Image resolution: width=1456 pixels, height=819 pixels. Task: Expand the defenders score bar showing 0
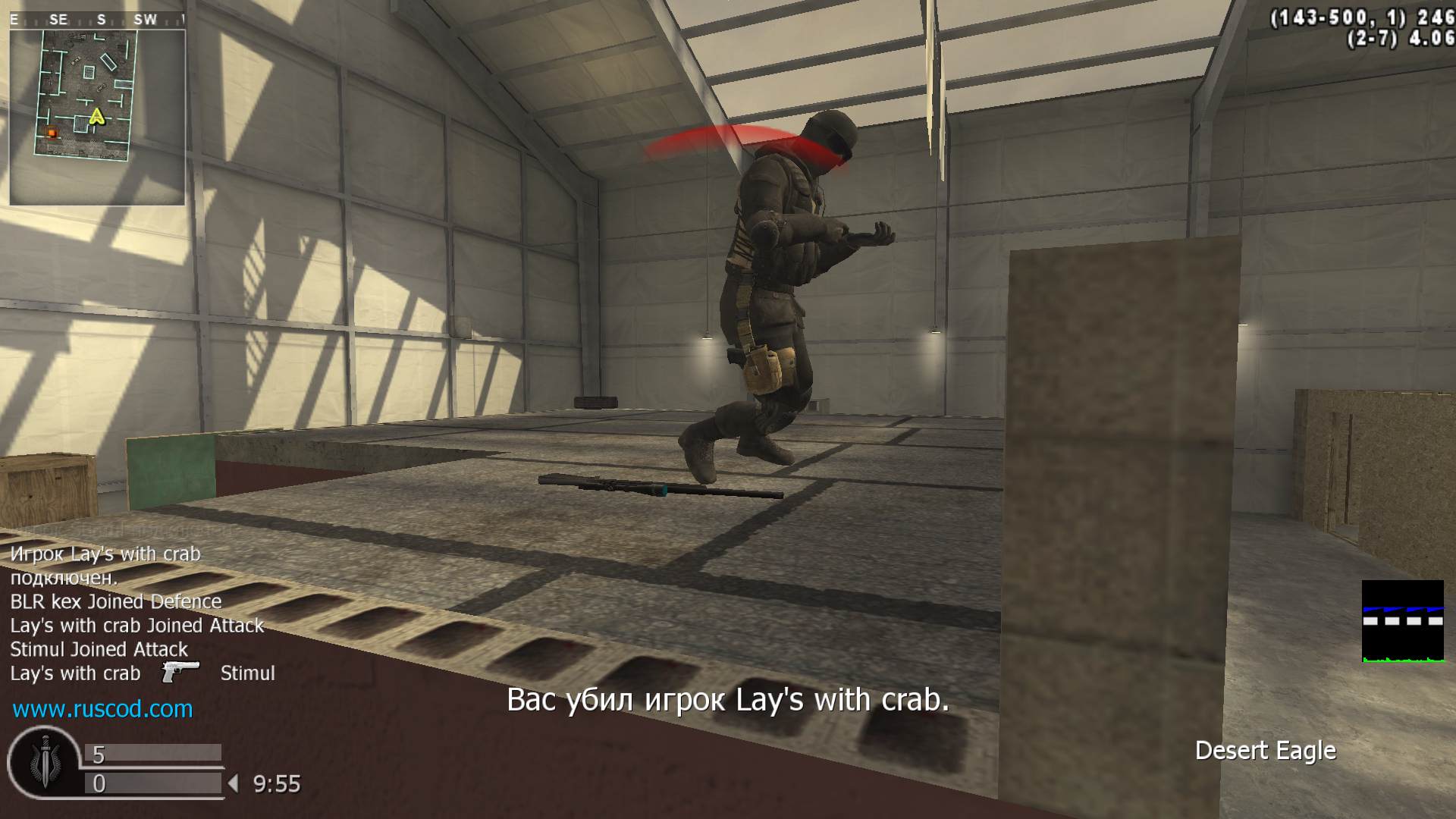tap(152, 782)
